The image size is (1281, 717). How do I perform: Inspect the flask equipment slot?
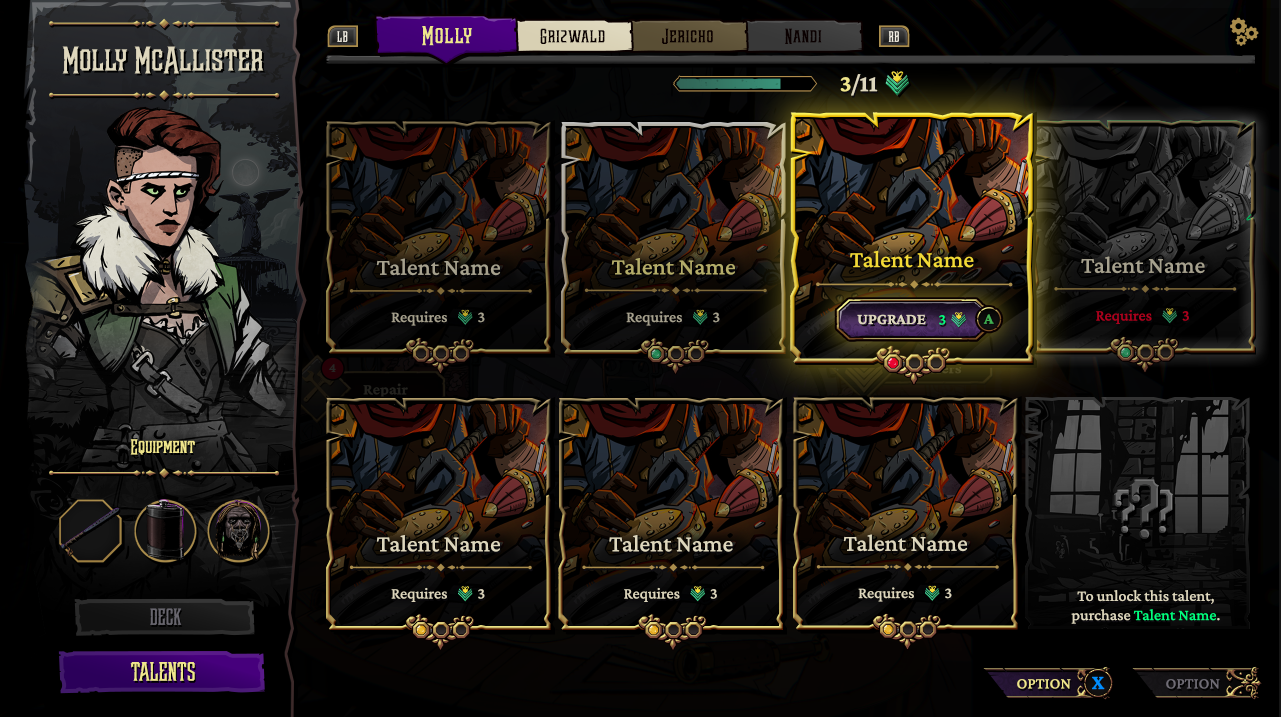tap(165, 531)
